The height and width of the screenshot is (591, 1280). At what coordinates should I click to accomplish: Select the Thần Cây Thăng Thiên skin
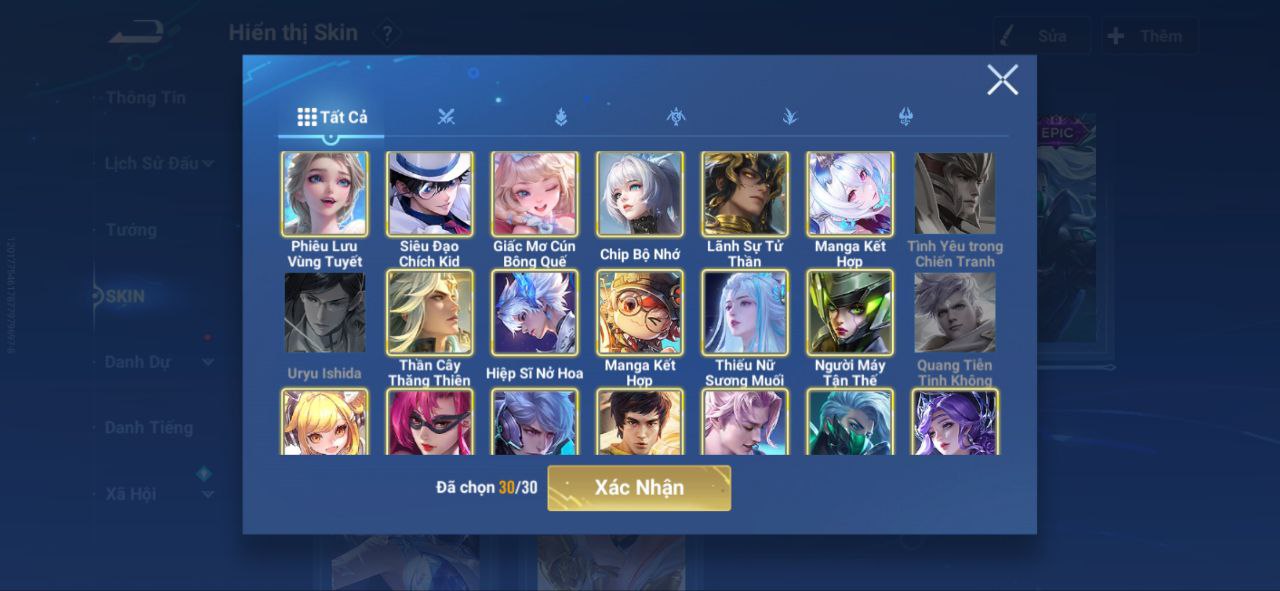pos(430,313)
